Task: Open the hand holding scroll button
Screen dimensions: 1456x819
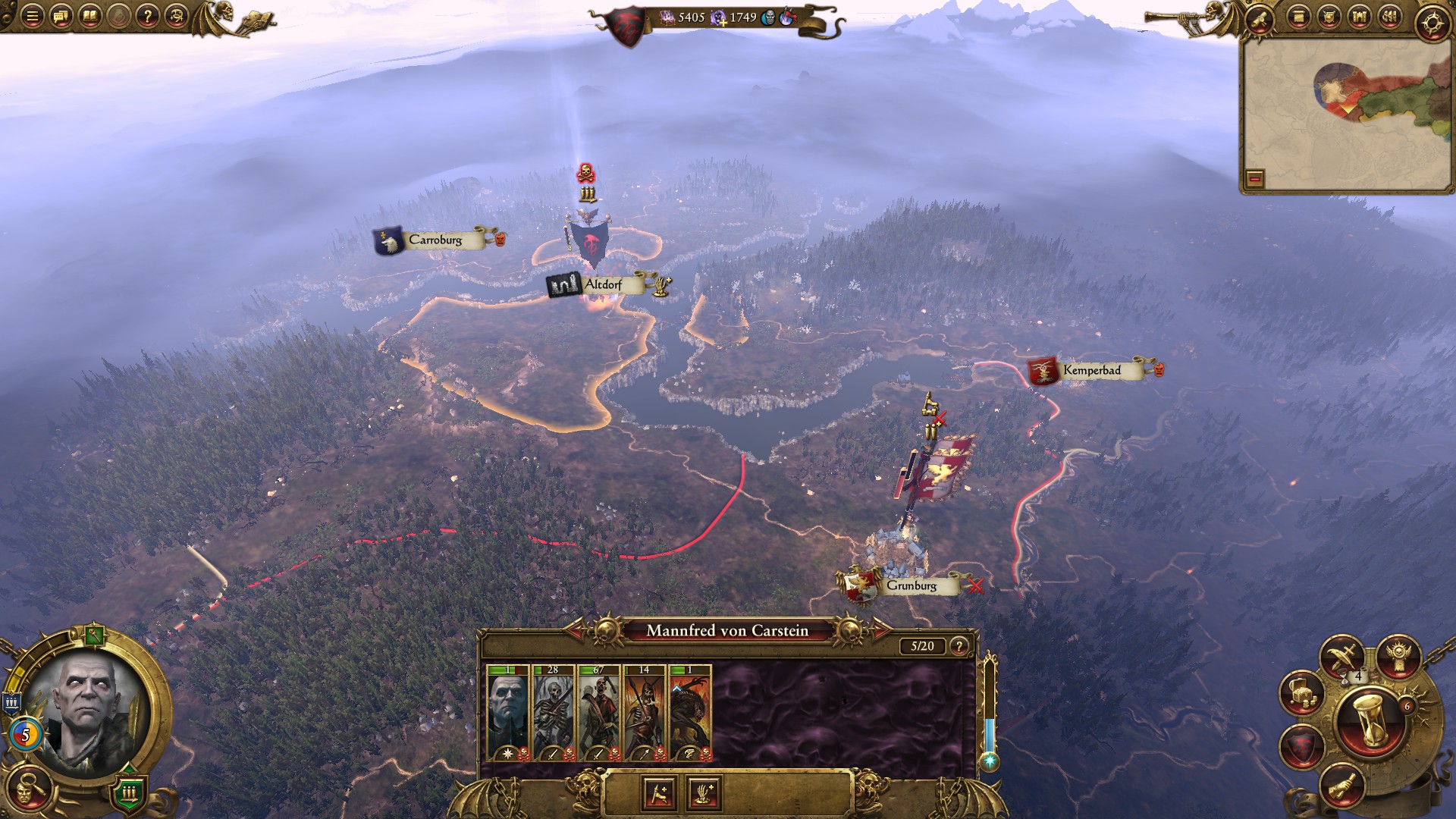Action: (x=1341, y=786)
